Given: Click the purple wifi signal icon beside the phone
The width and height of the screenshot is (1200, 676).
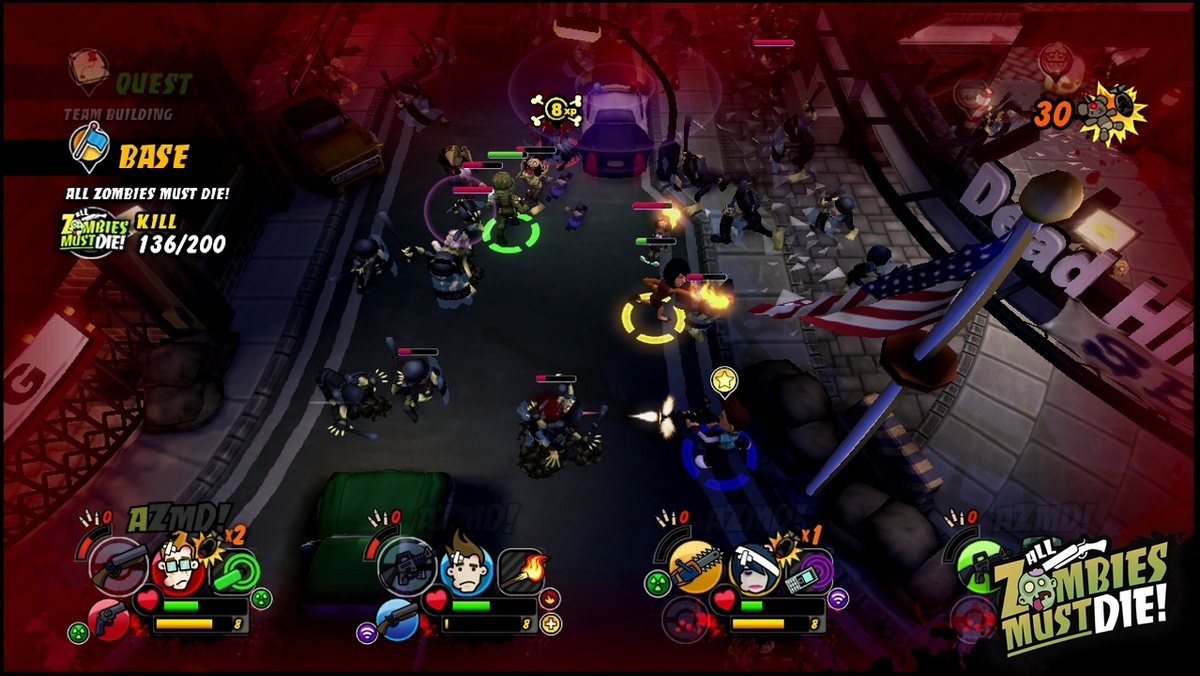Looking at the screenshot, I should (x=839, y=600).
